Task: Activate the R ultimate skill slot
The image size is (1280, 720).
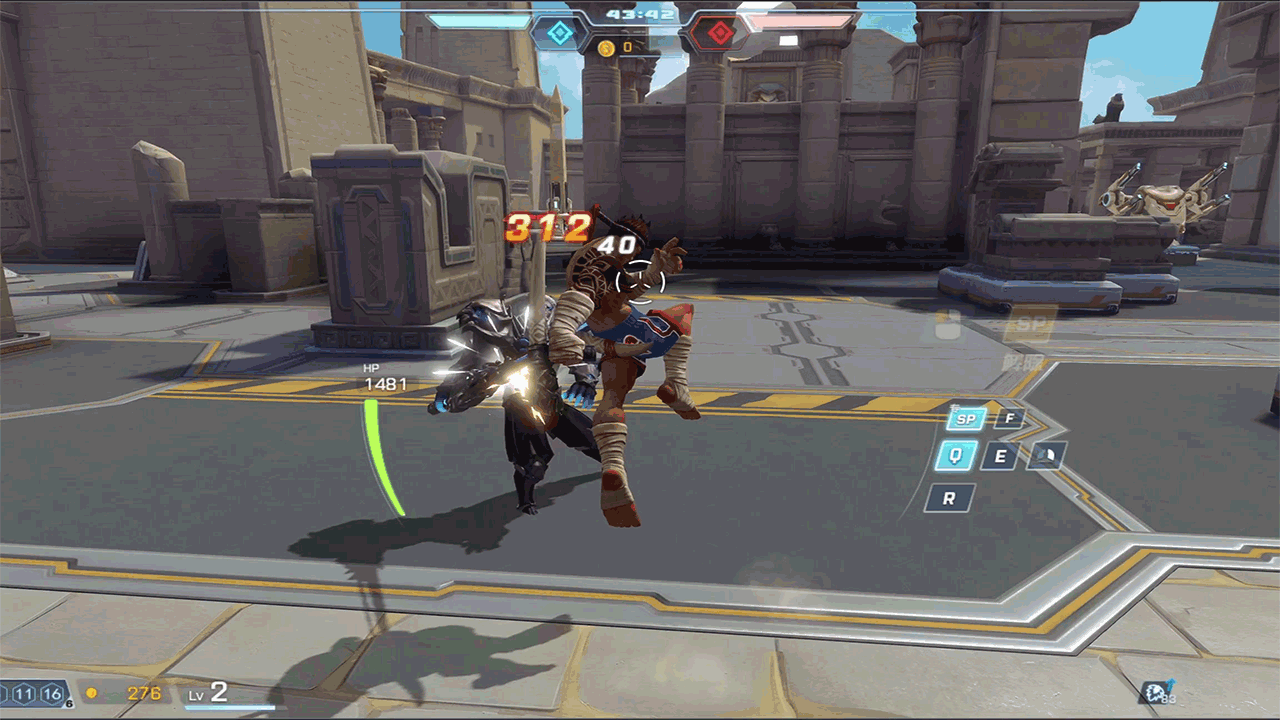Action: 949,497
